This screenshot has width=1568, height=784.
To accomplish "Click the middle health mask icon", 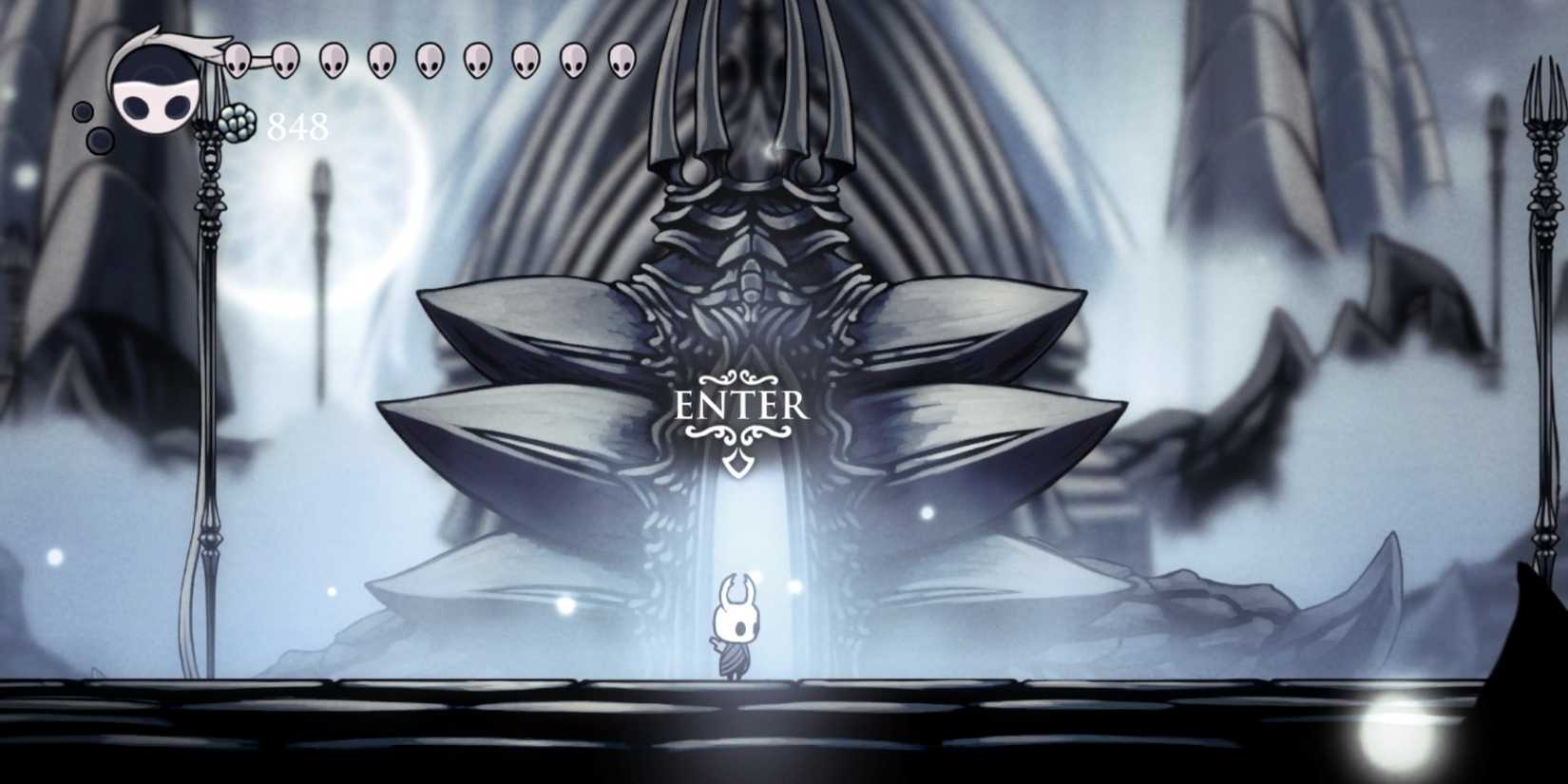I will click(430, 59).
